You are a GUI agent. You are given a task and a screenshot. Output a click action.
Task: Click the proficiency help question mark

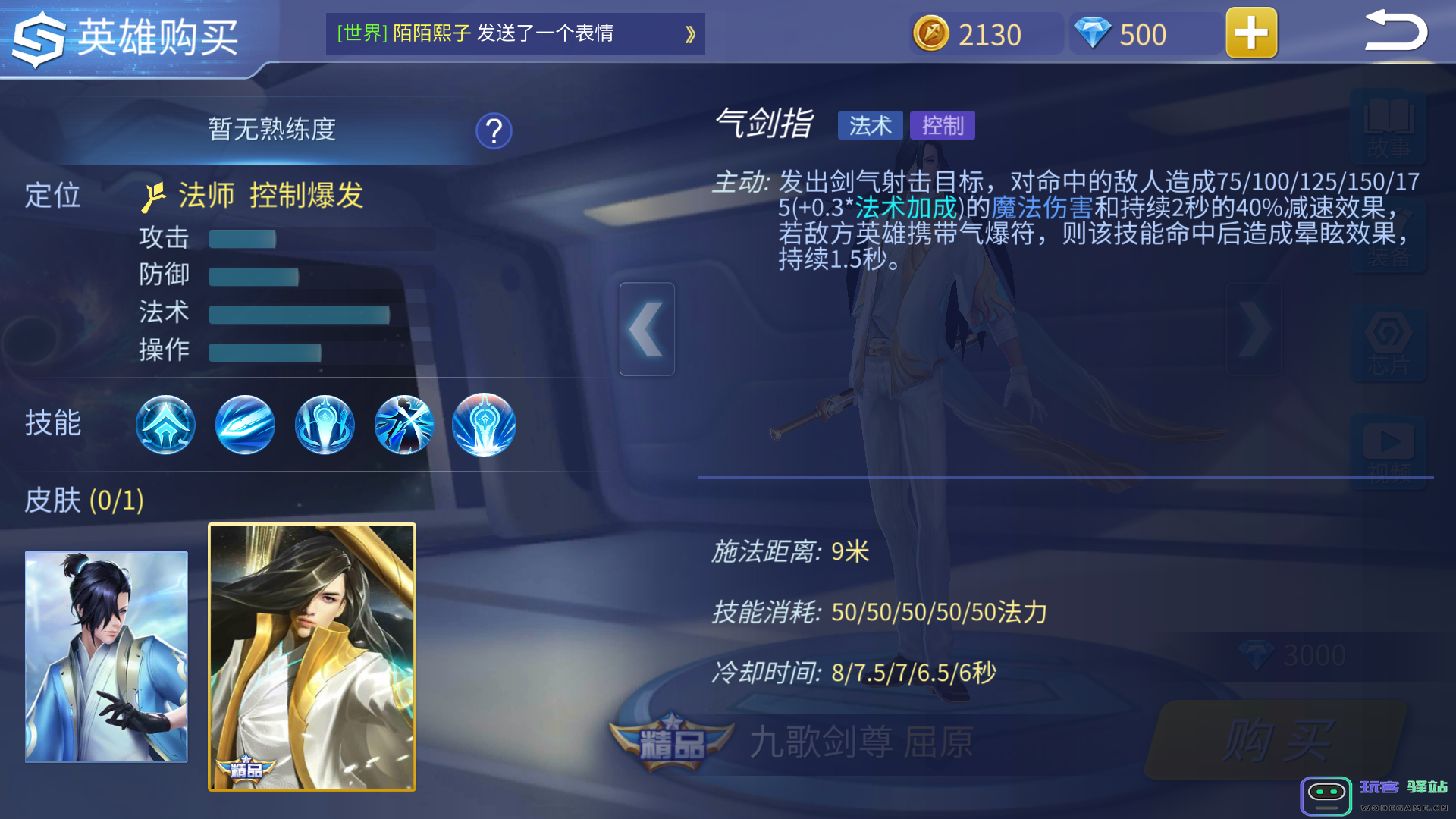click(x=494, y=130)
